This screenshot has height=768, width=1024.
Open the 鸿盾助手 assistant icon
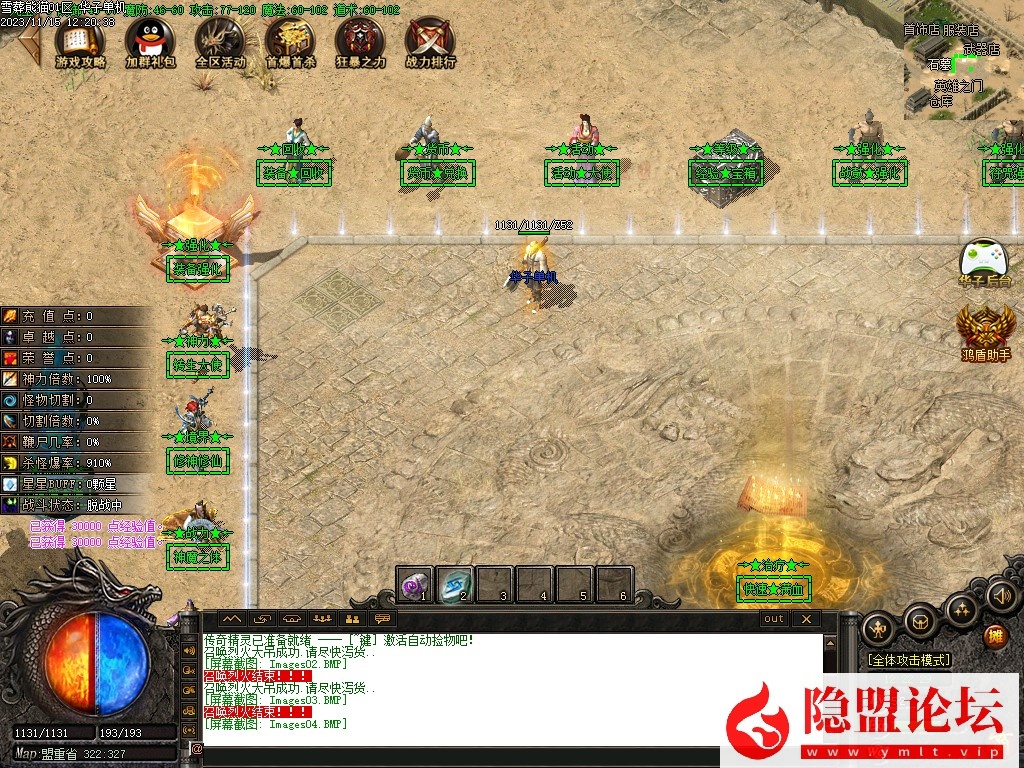click(x=985, y=329)
